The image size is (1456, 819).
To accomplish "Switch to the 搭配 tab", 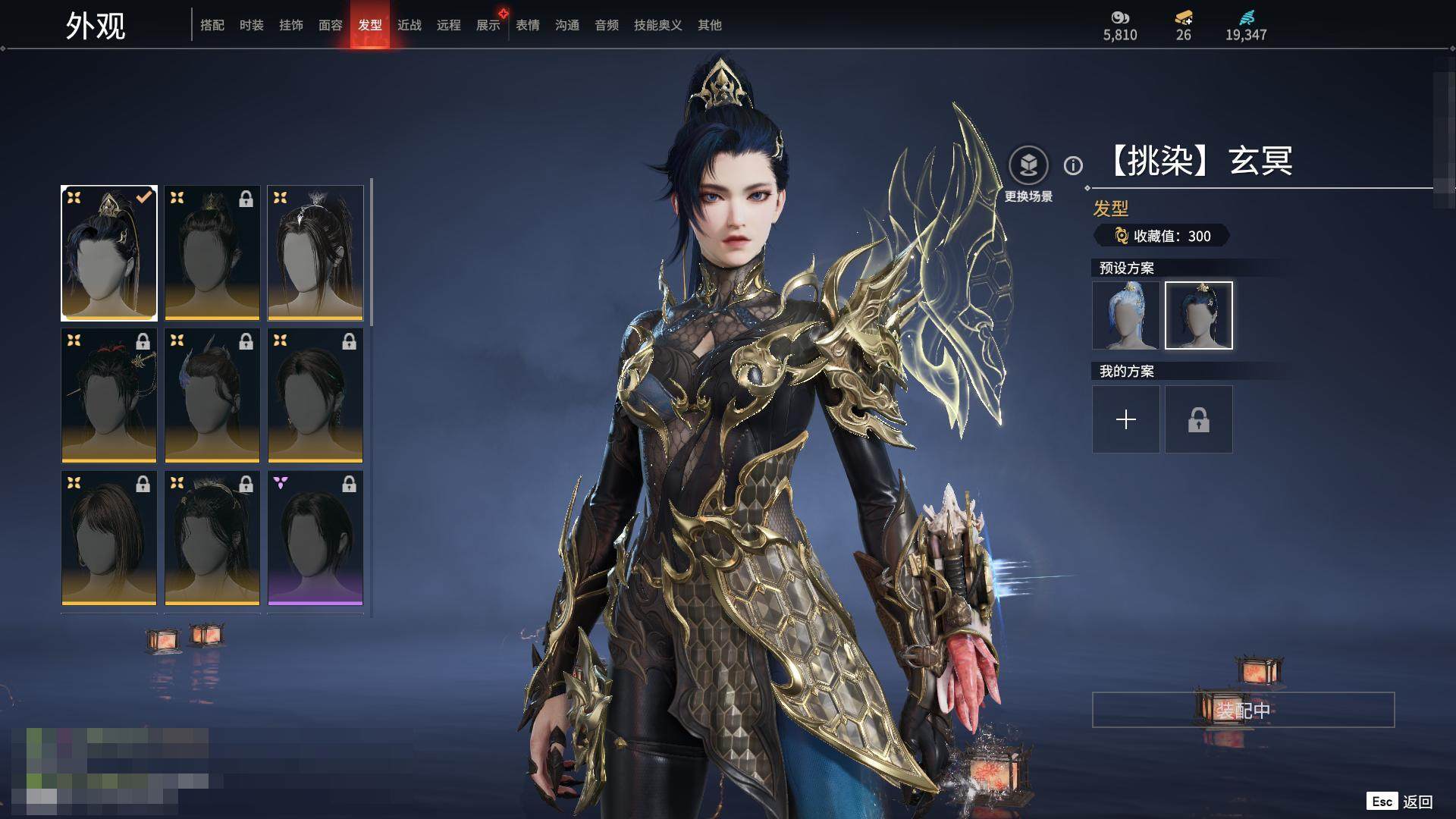I will click(212, 25).
